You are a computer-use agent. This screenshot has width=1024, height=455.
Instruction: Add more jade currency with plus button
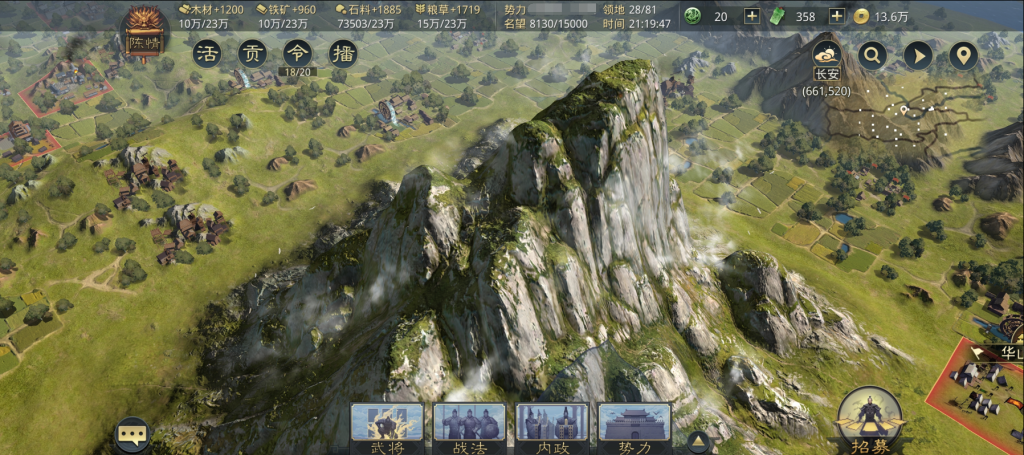pos(752,16)
